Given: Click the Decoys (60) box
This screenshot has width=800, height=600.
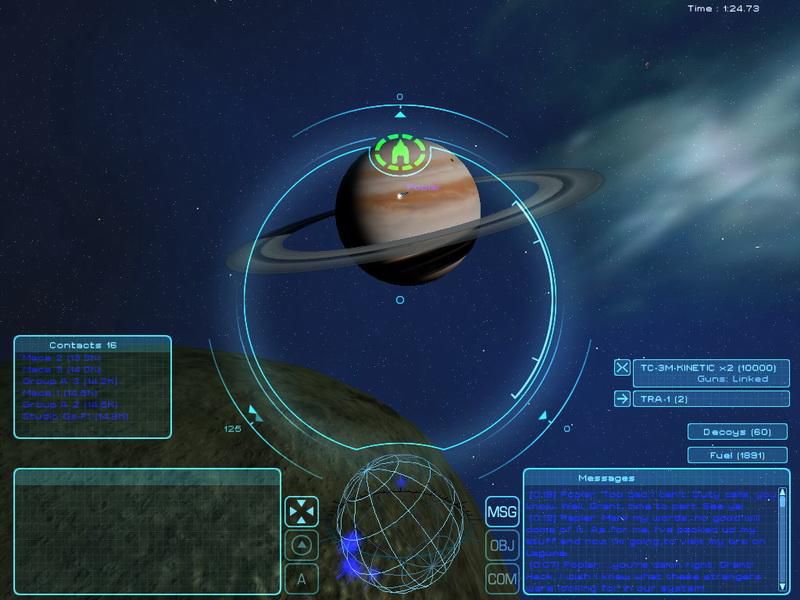Looking at the screenshot, I should click(736, 432).
